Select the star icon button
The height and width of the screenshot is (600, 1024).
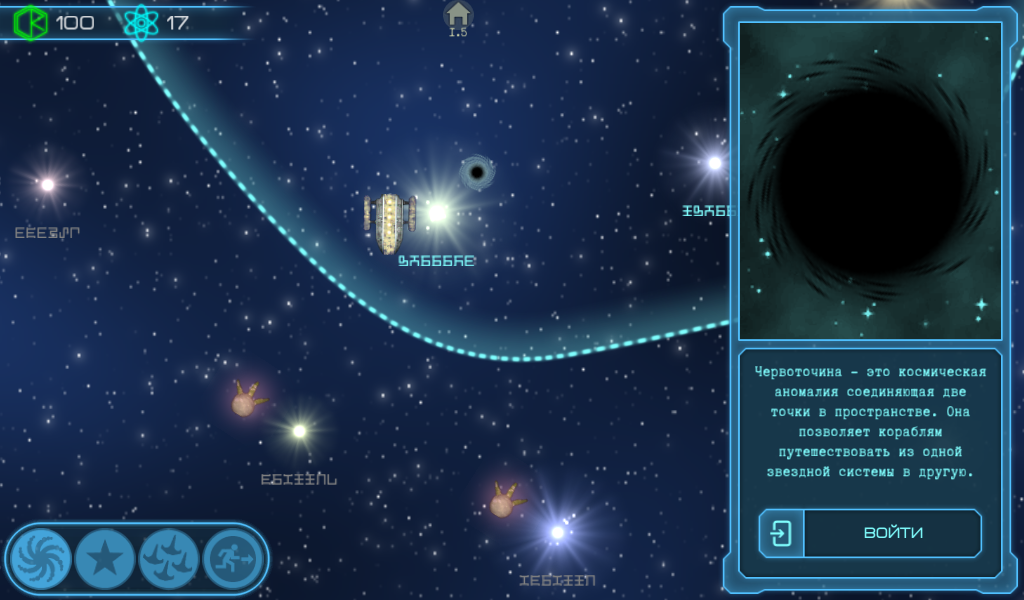[105, 558]
